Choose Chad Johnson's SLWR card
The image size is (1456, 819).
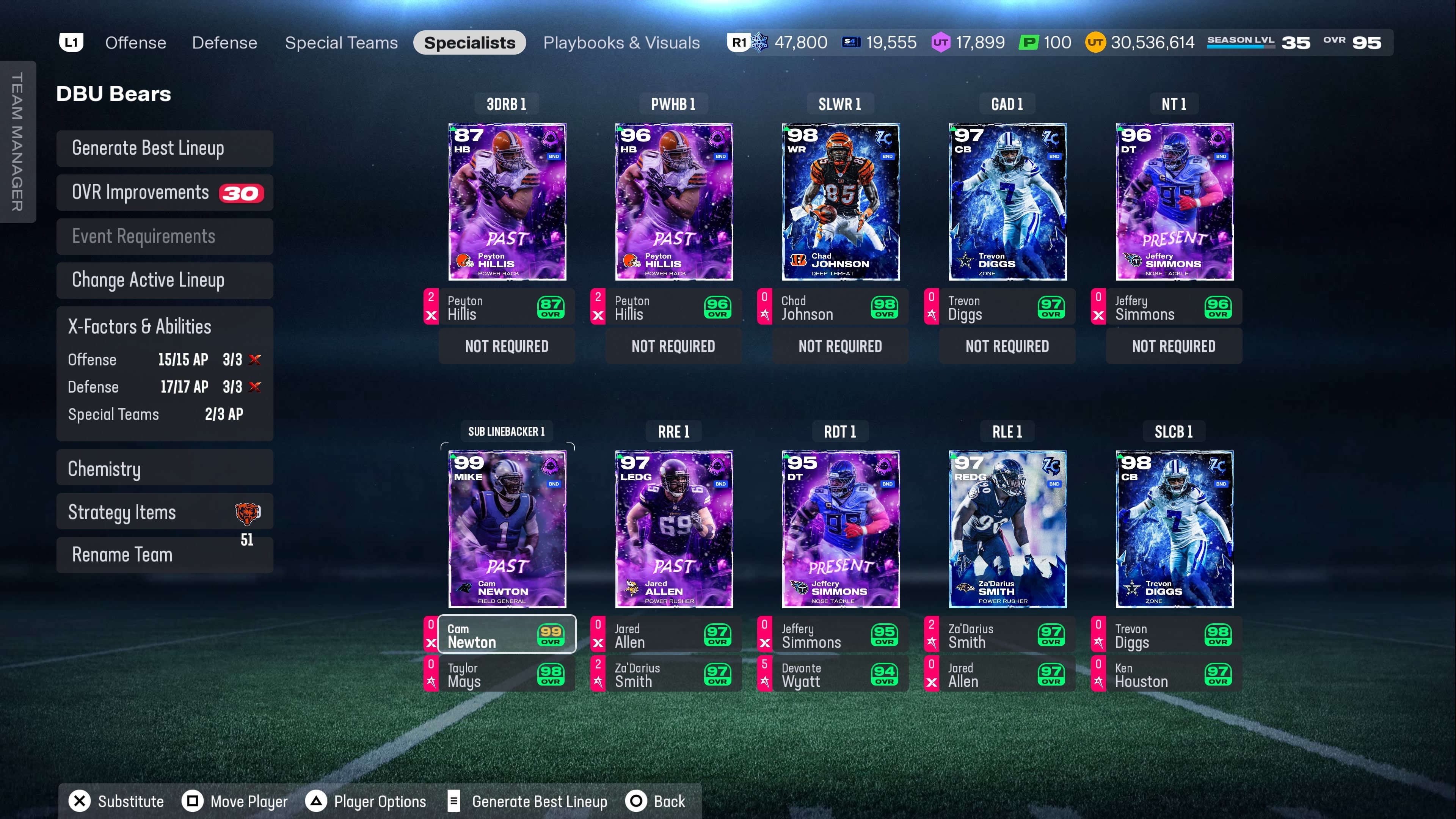841,202
